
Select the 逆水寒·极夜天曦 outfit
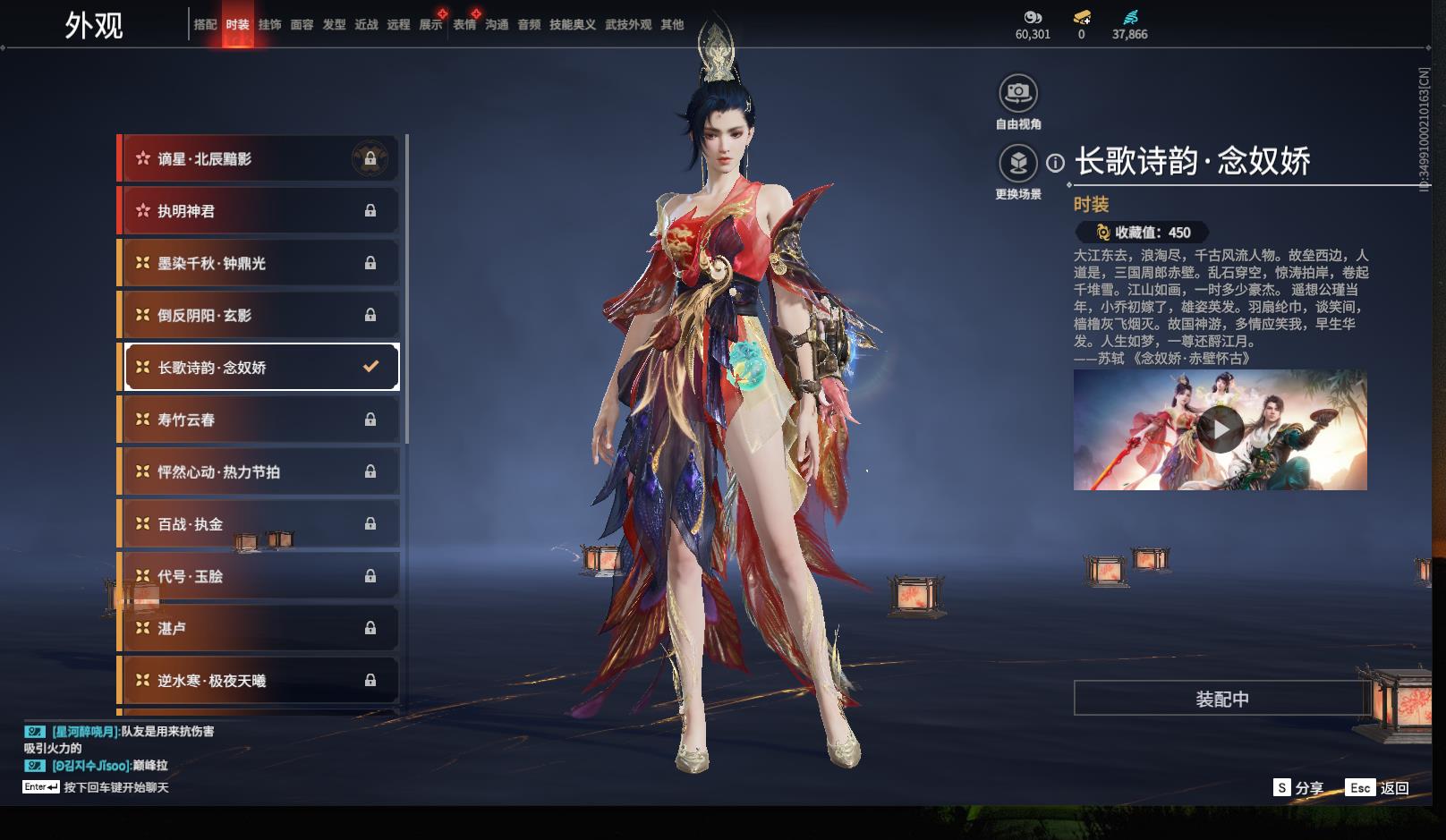pos(259,681)
